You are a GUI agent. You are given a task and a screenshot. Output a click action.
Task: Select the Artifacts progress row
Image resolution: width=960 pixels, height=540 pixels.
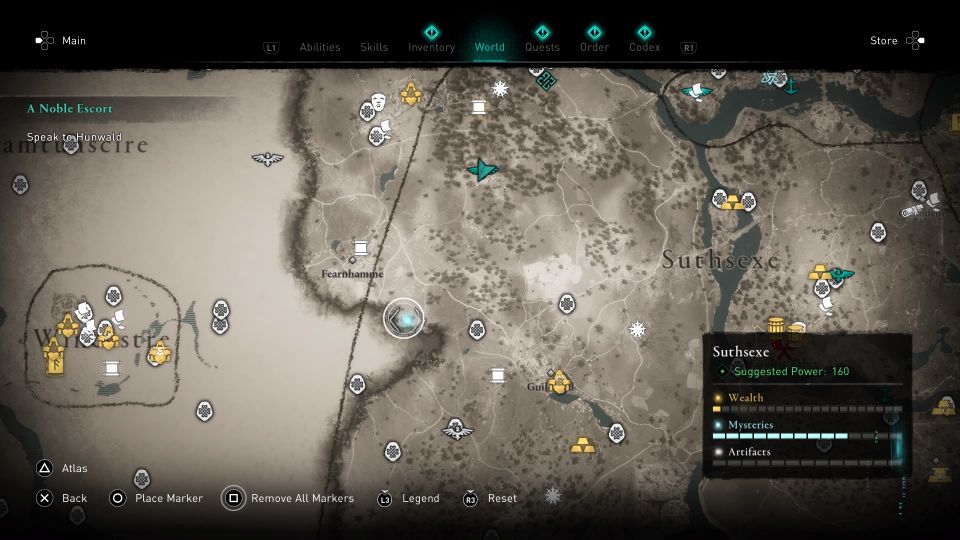(805, 457)
